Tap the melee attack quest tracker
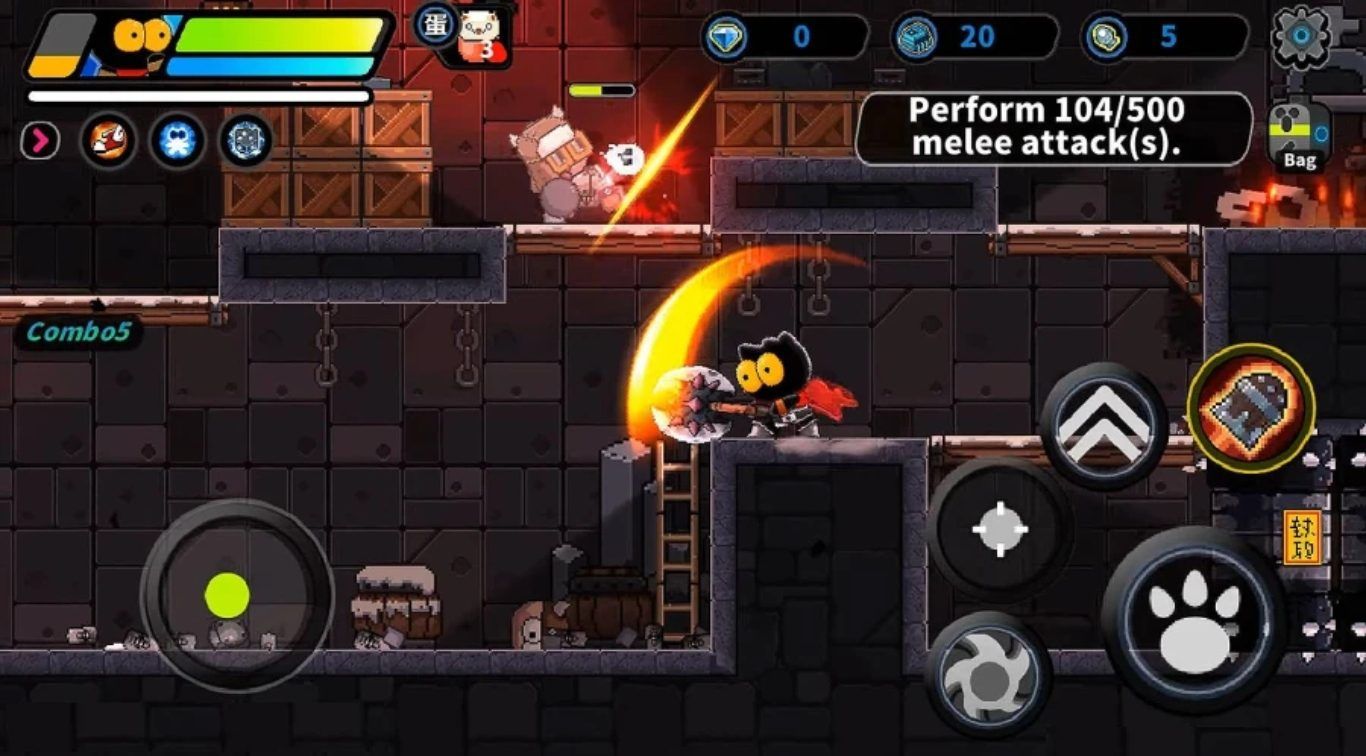Screen dimensions: 1366x756 (1053, 127)
